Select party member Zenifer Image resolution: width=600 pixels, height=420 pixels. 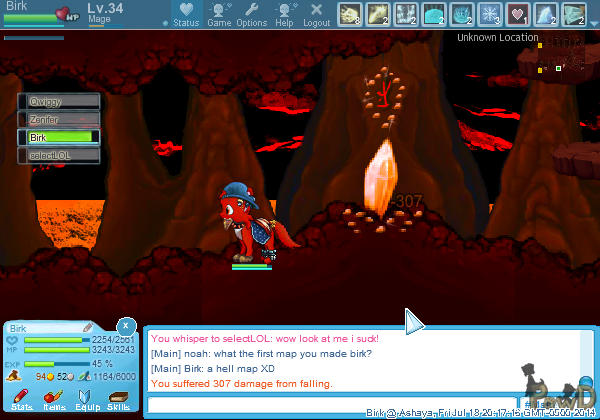coord(59,119)
